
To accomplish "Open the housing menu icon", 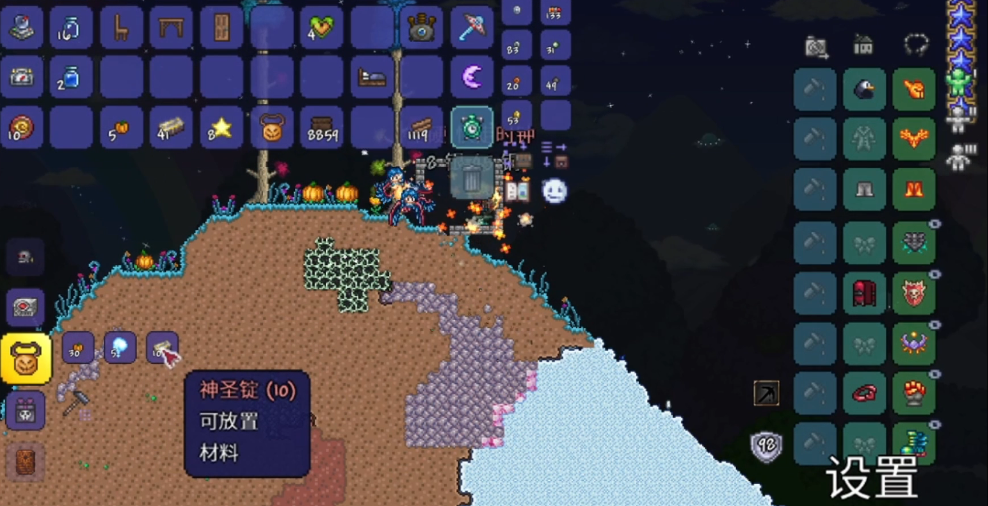I will click(863, 45).
